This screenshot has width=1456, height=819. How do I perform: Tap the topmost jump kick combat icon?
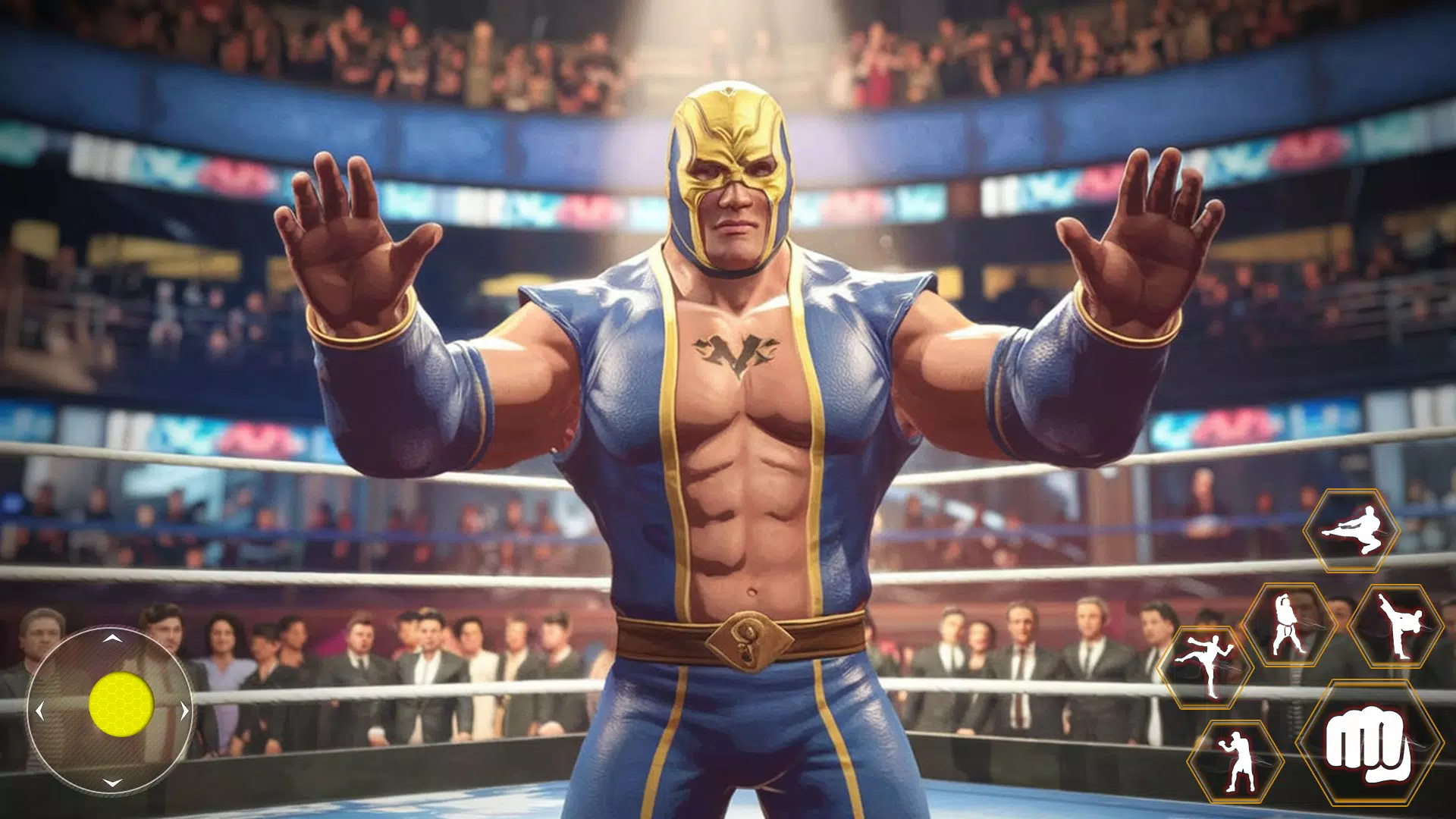(x=1352, y=530)
